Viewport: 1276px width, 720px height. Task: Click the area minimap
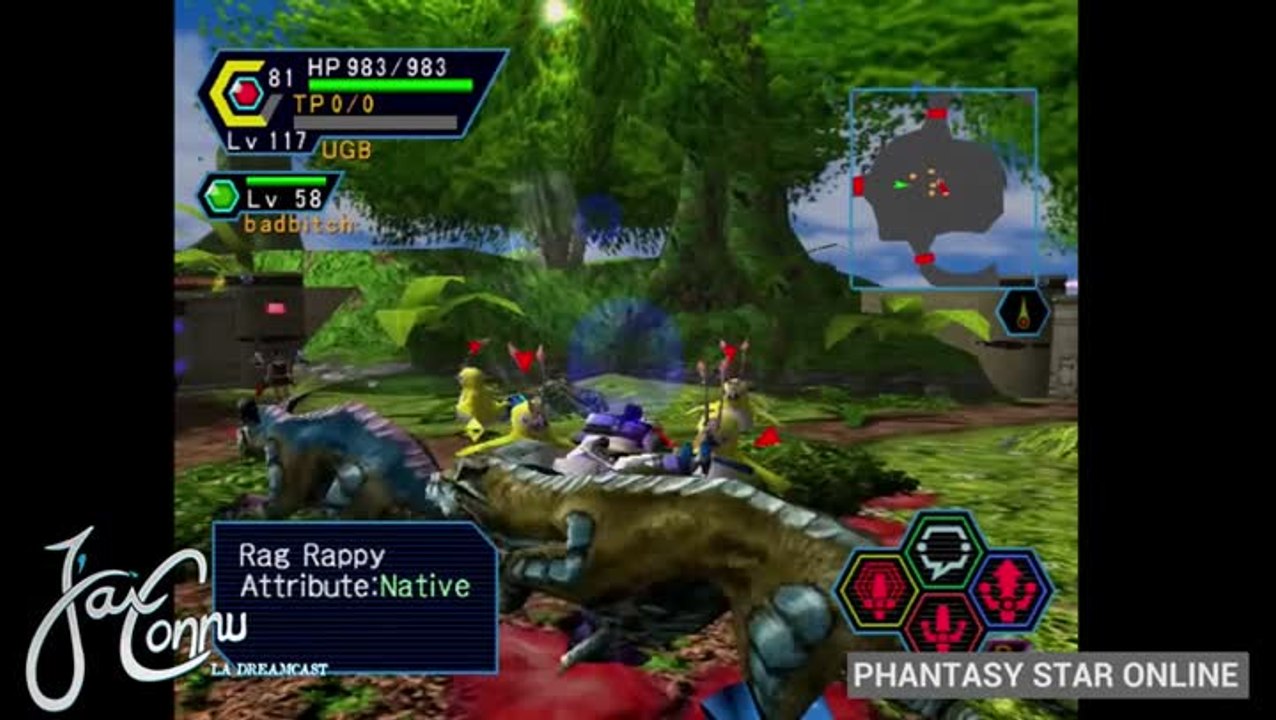tap(942, 188)
